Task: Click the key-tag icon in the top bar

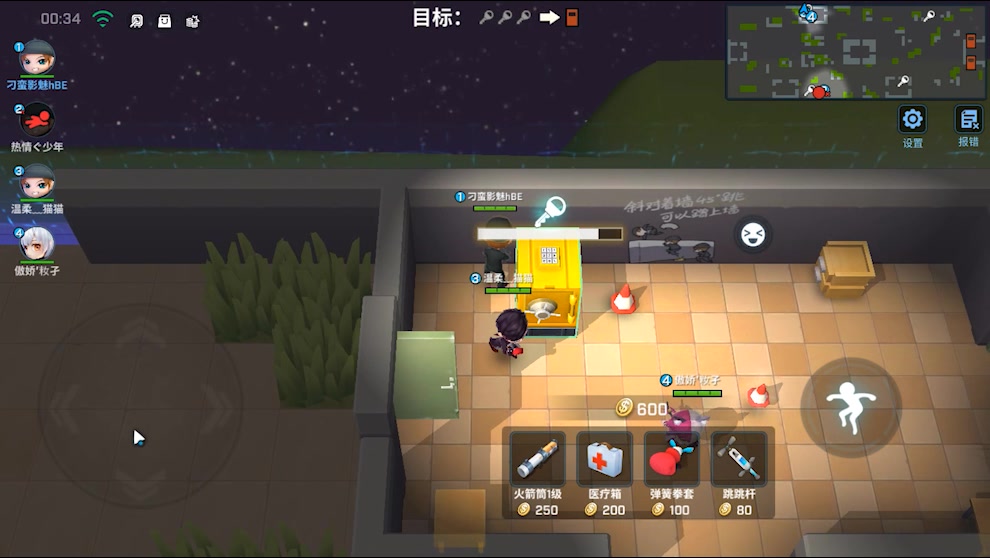Action: pyautogui.click(x=136, y=20)
